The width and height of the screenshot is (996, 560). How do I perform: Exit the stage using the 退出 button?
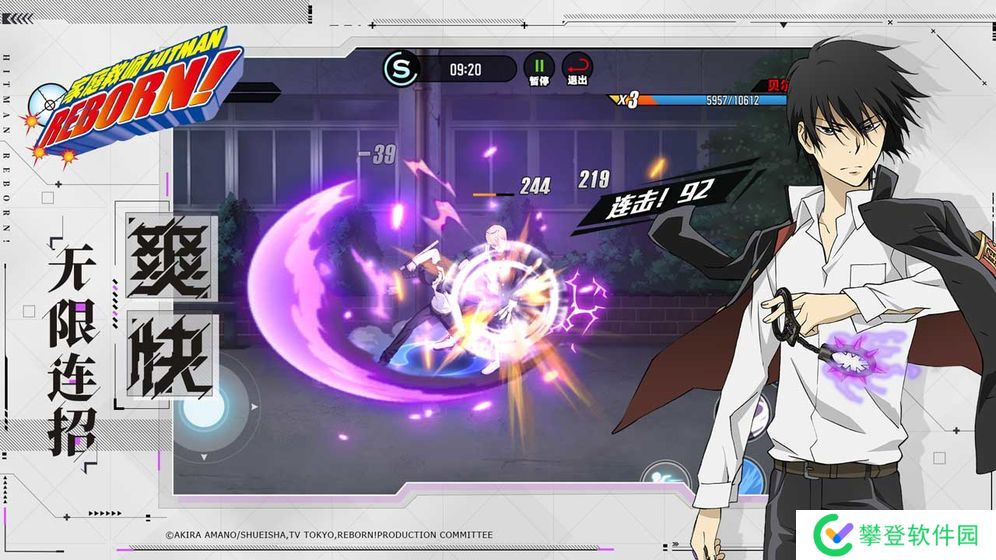point(577,66)
